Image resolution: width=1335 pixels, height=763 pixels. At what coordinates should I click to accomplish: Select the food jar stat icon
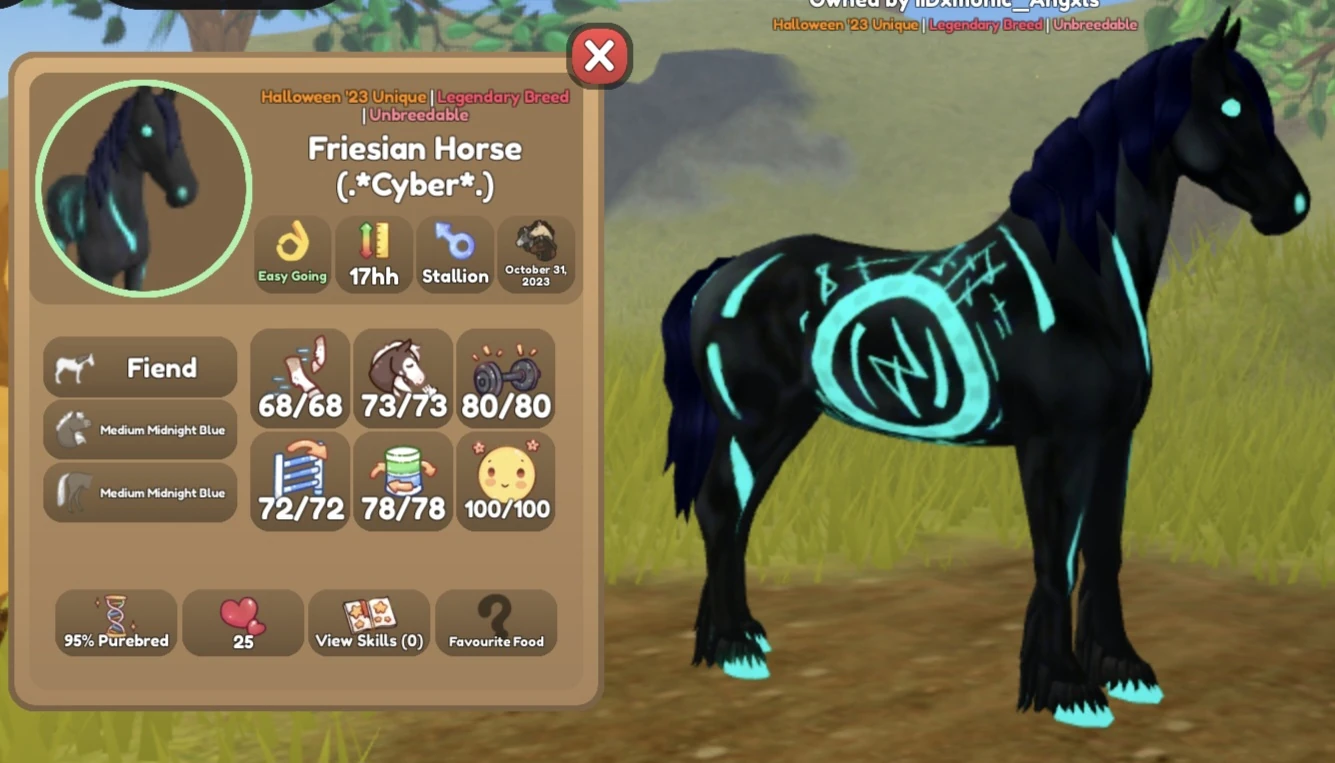tap(402, 481)
